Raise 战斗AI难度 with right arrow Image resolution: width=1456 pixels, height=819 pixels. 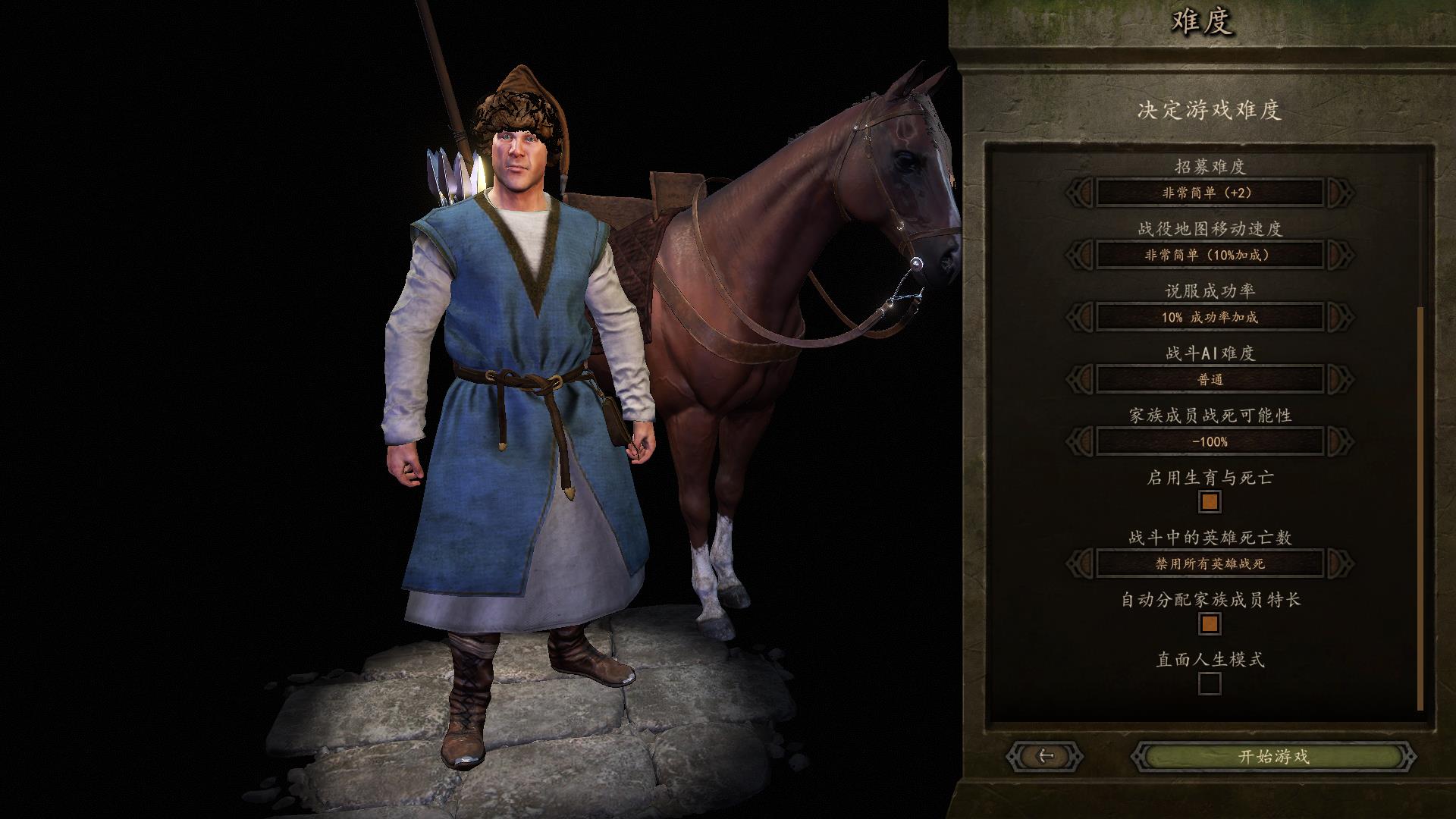tap(1340, 379)
